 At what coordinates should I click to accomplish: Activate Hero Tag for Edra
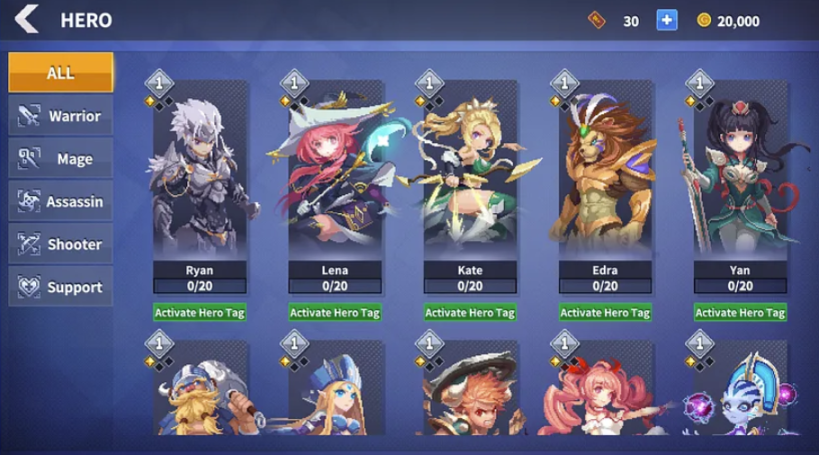tap(604, 313)
